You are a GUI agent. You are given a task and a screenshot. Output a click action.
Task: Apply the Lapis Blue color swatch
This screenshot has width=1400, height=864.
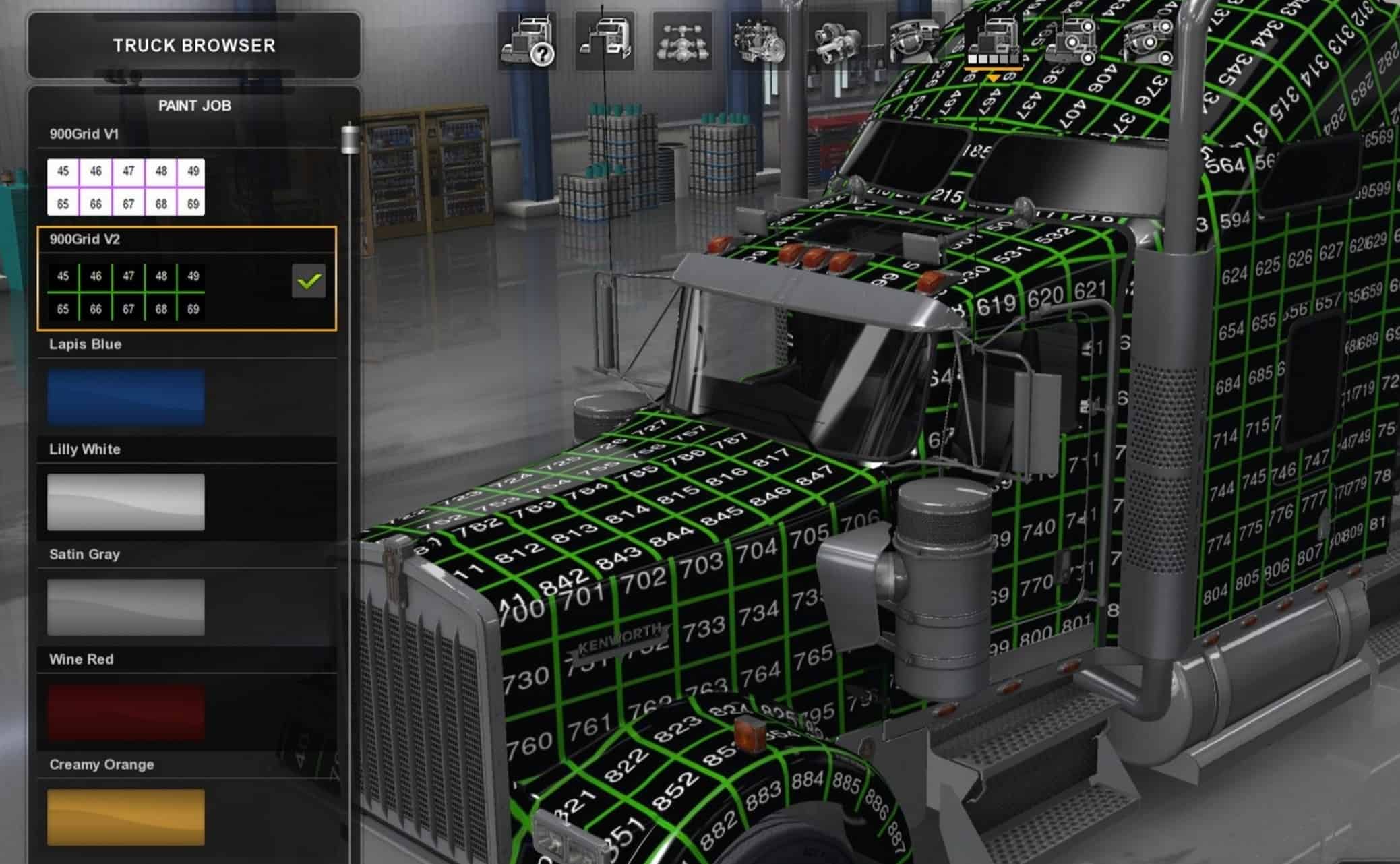[125, 398]
